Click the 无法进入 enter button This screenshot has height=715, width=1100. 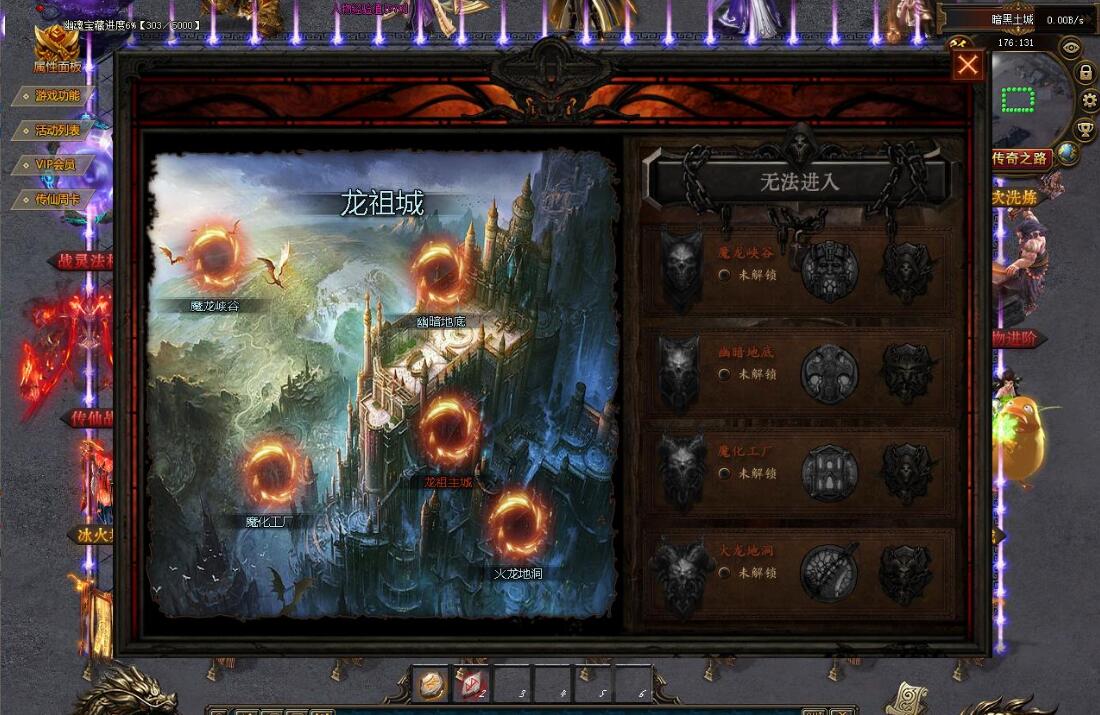(x=799, y=182)
